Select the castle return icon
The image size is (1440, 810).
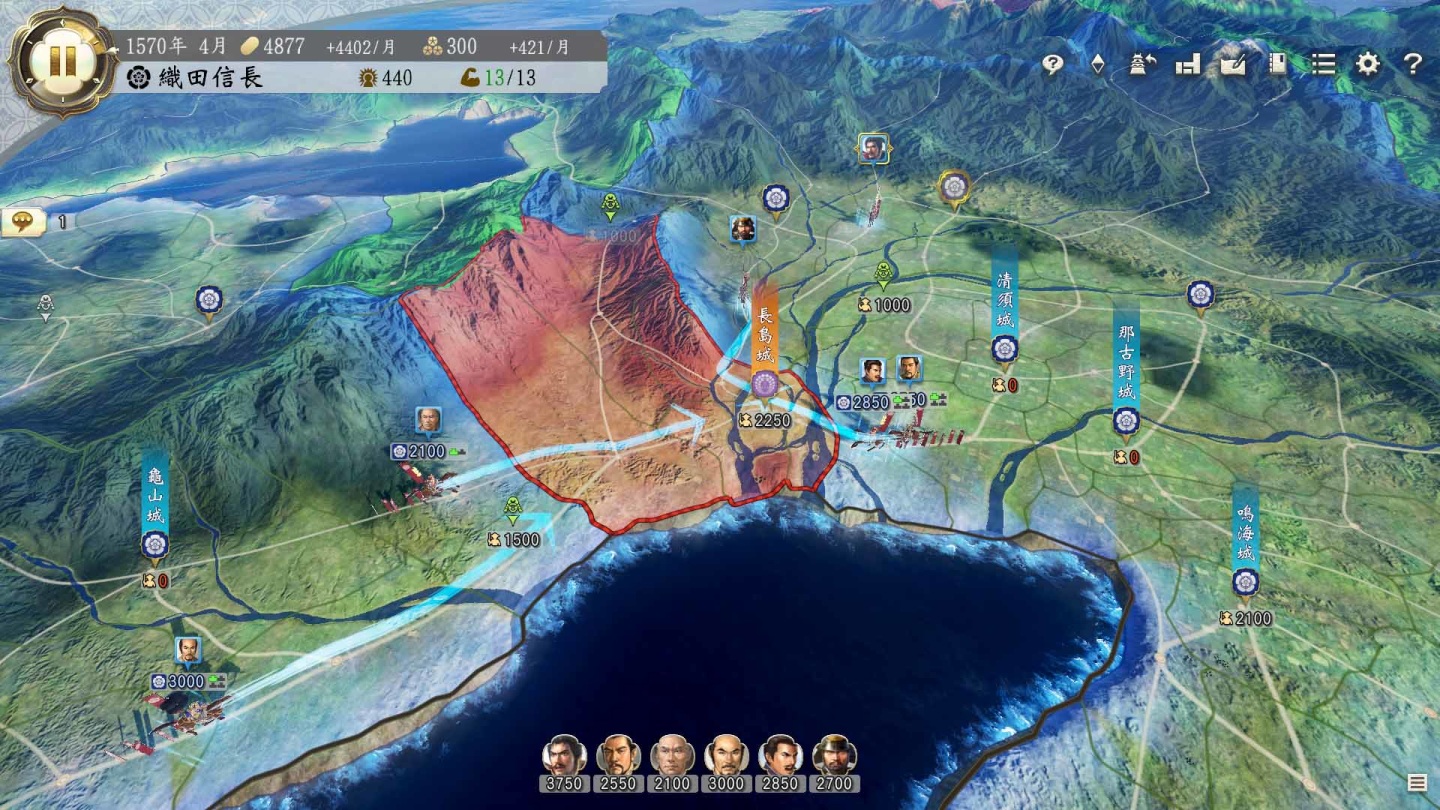1142,64
